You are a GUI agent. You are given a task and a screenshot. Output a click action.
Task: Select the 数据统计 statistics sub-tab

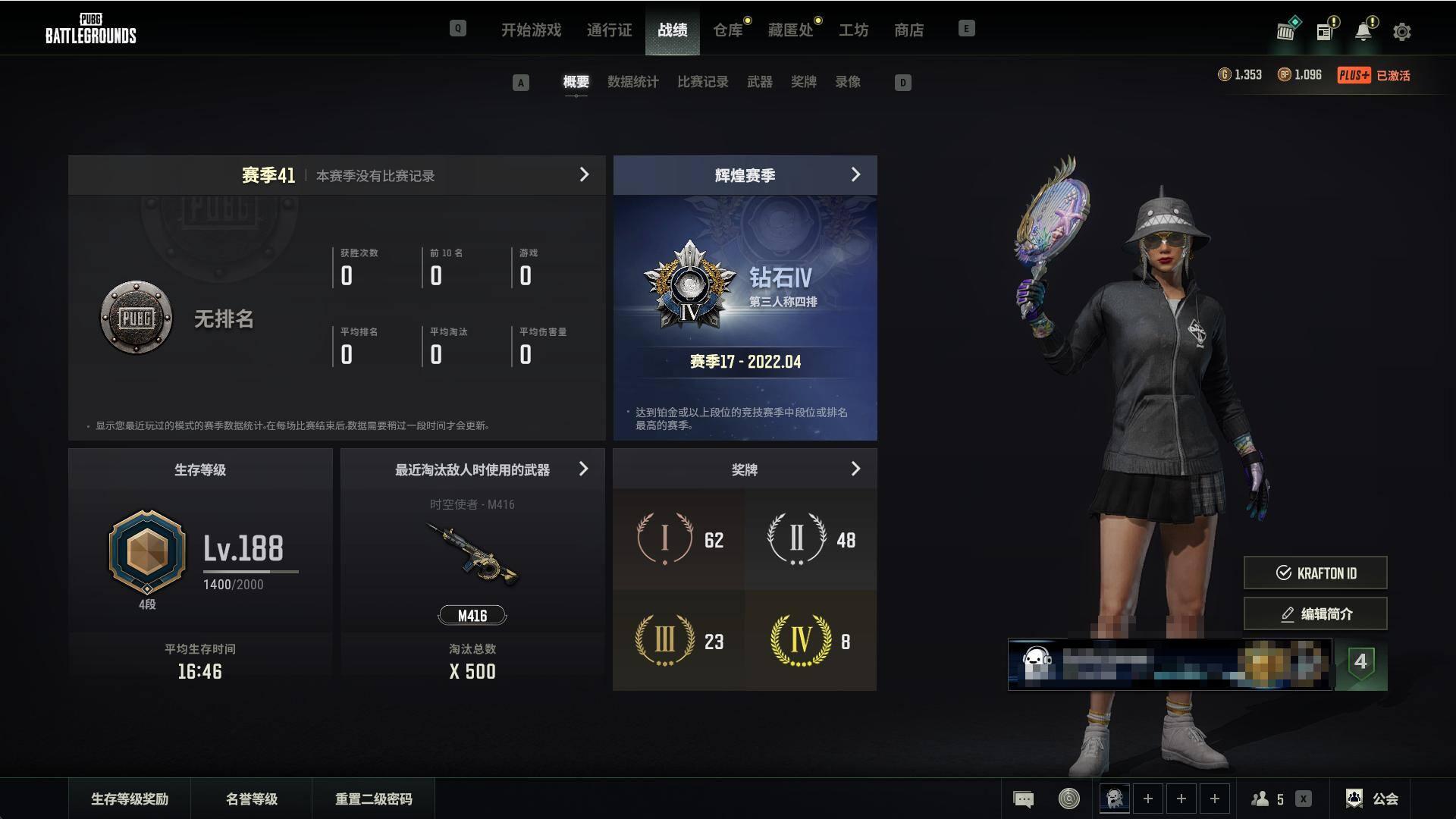click(x=632, y=82)
